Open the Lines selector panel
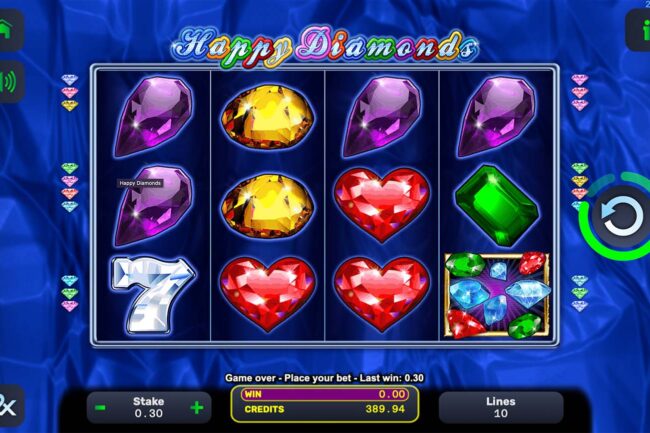The height and width of the screenshot is (433, 650). click(500, 407)
